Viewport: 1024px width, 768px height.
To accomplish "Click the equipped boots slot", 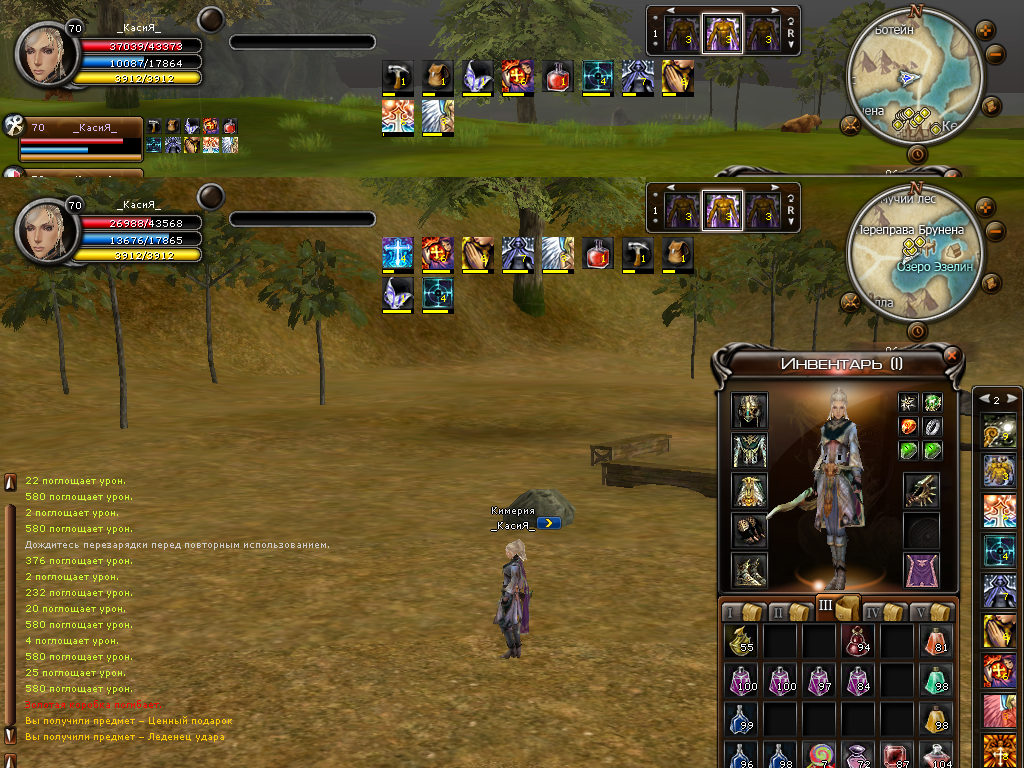I will pyautogui.click(x=749, y=570).
